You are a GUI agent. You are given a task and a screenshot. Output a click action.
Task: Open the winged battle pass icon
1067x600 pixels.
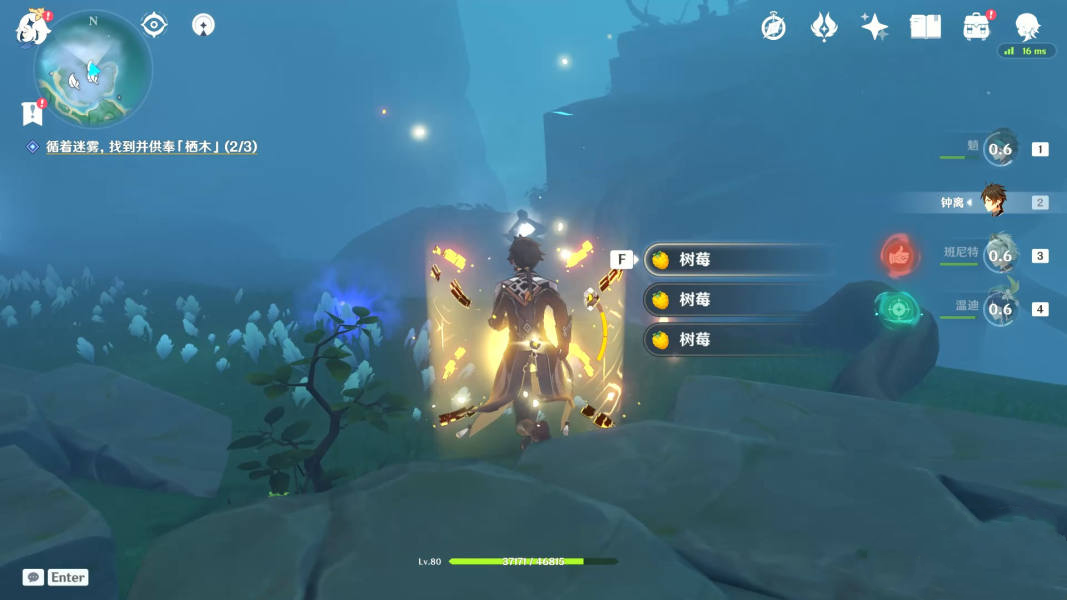pos(823,27)
